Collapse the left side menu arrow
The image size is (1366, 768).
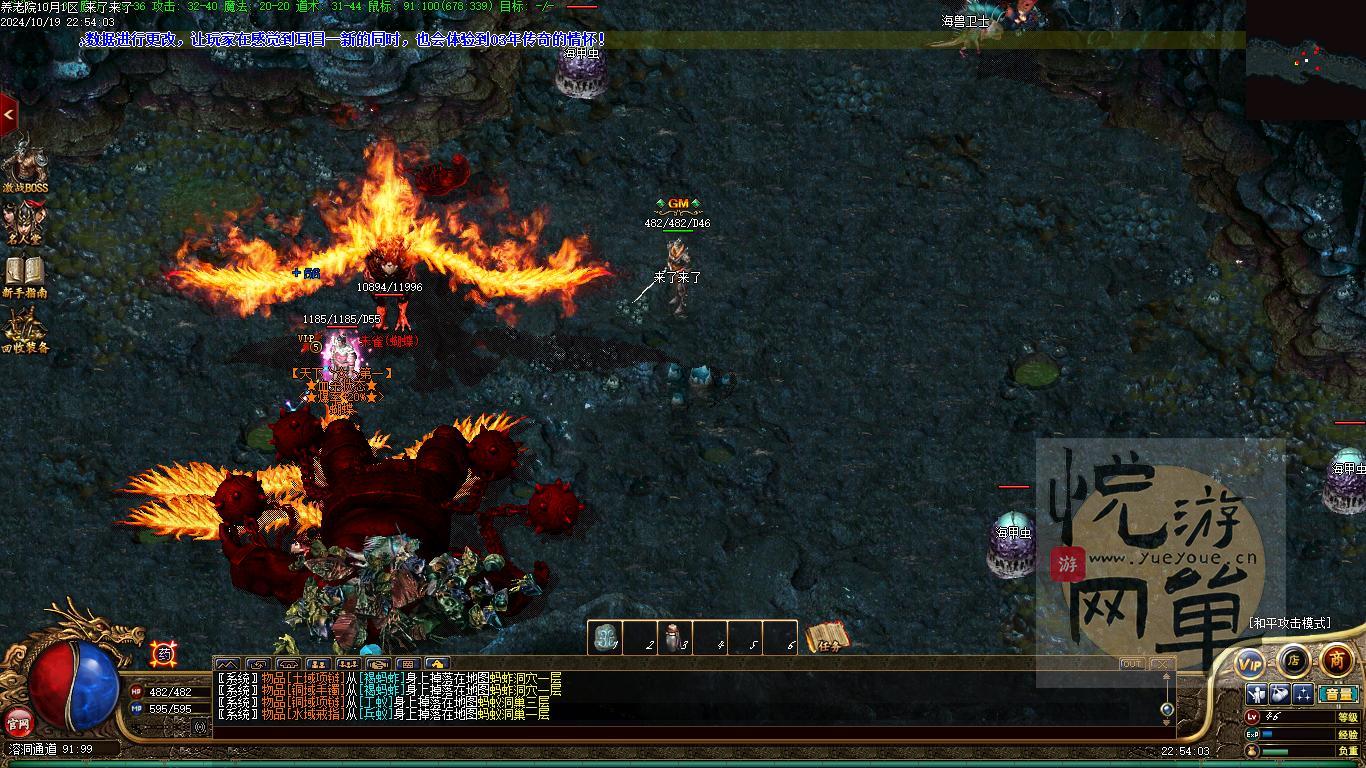click(x=8, y=115)
